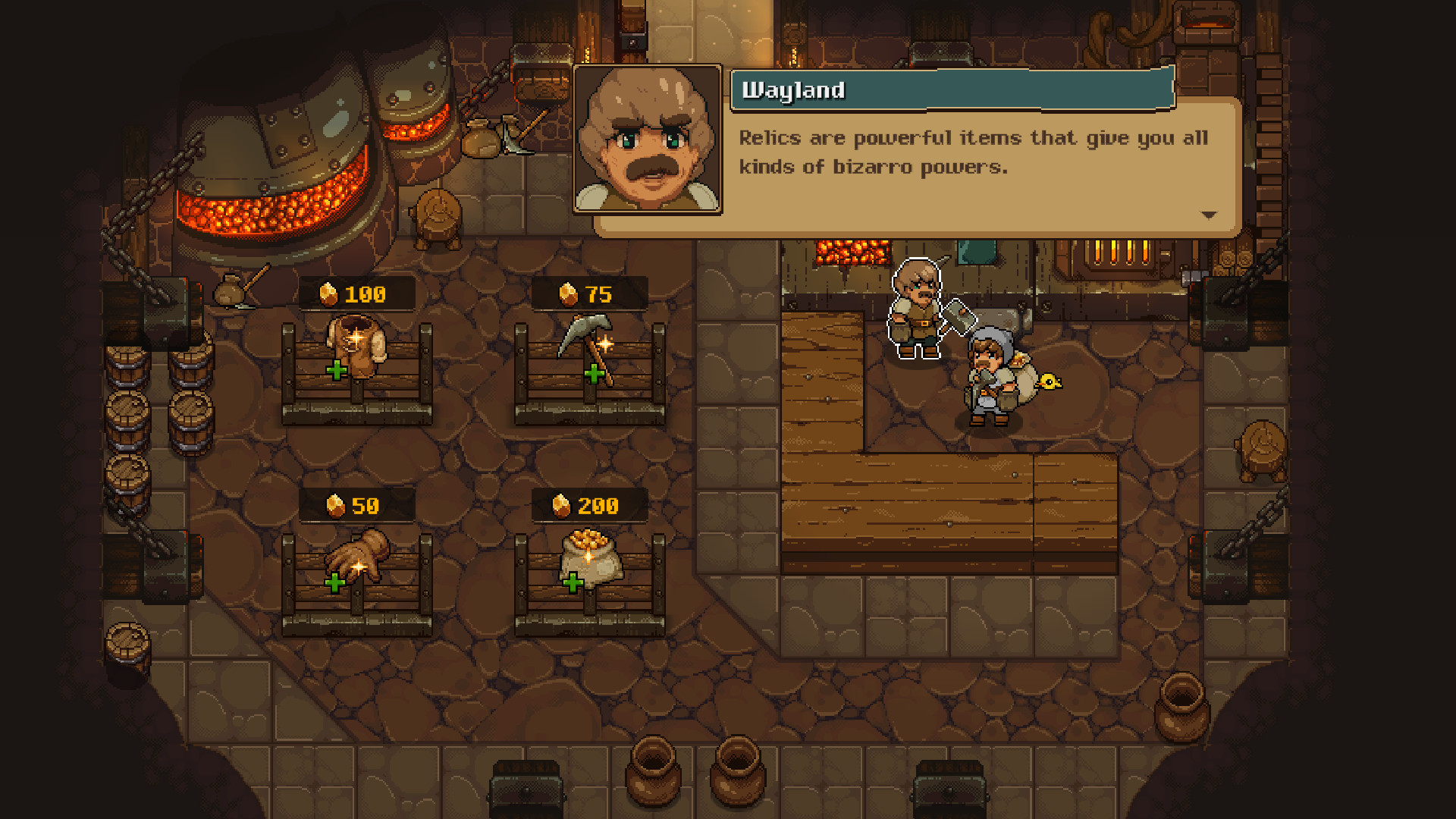Click the coin icon next to 200

[x=560, y=504]
